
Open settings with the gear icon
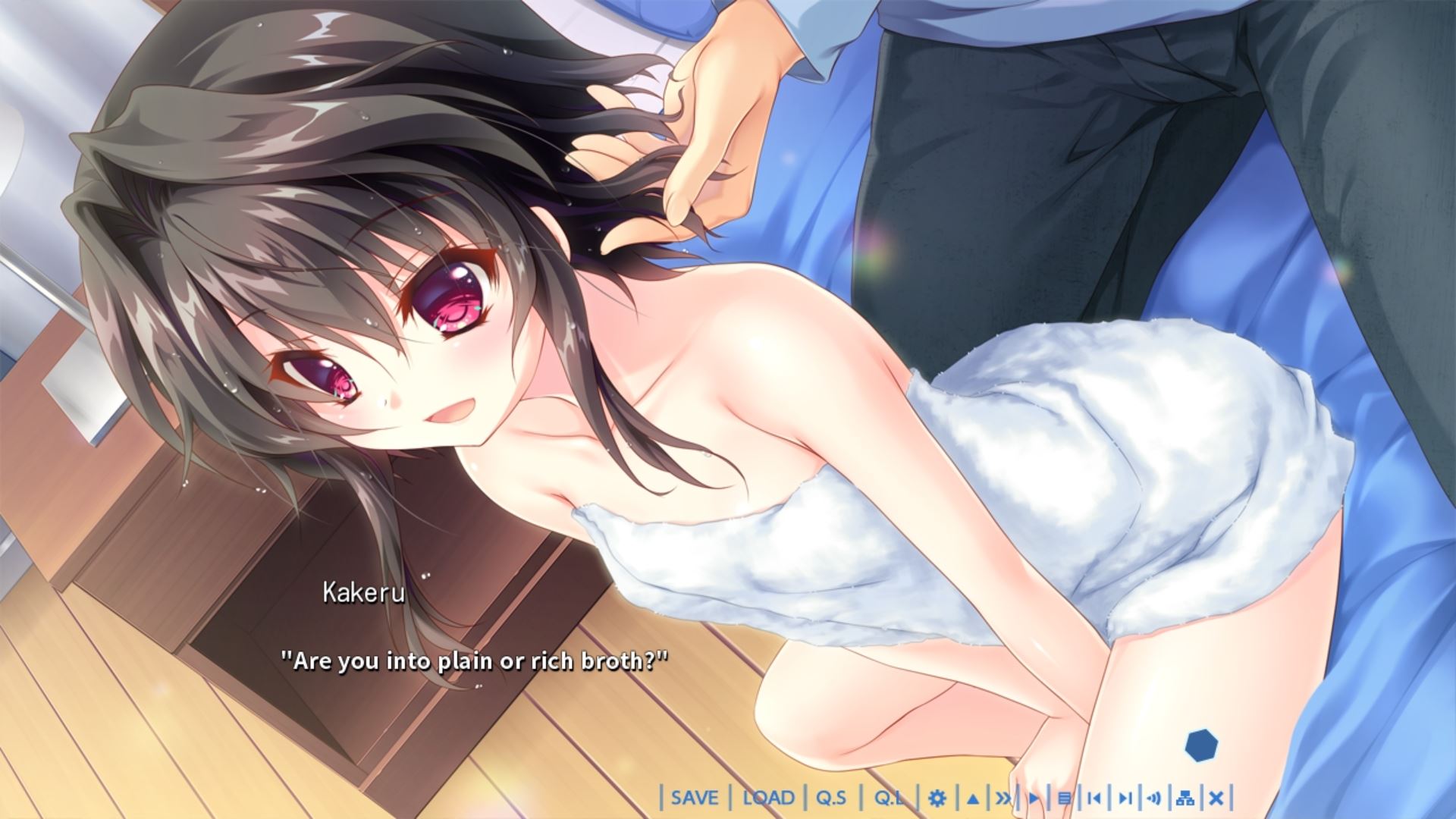click(937, 799)
